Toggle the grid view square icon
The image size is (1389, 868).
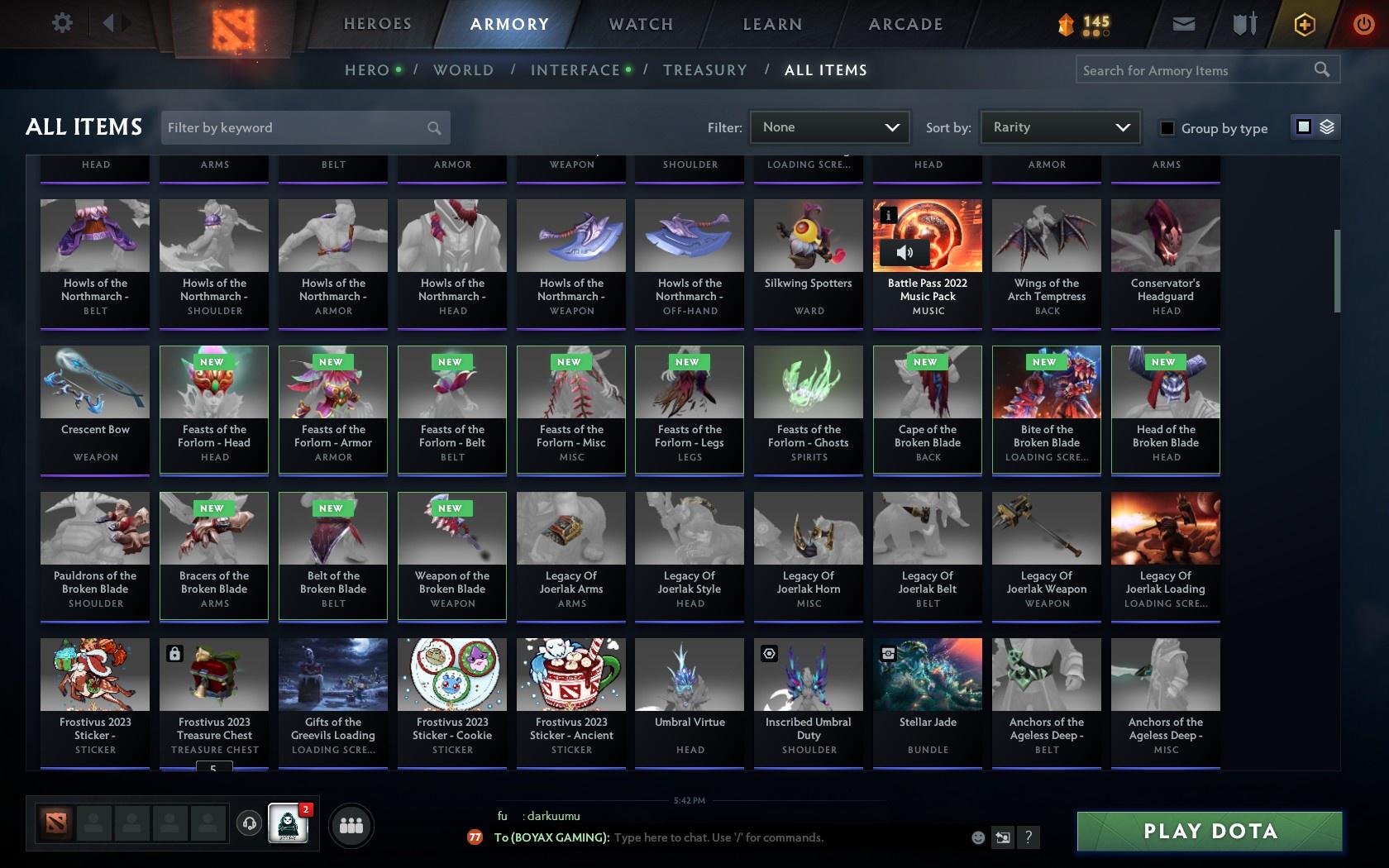[1303, 127]
